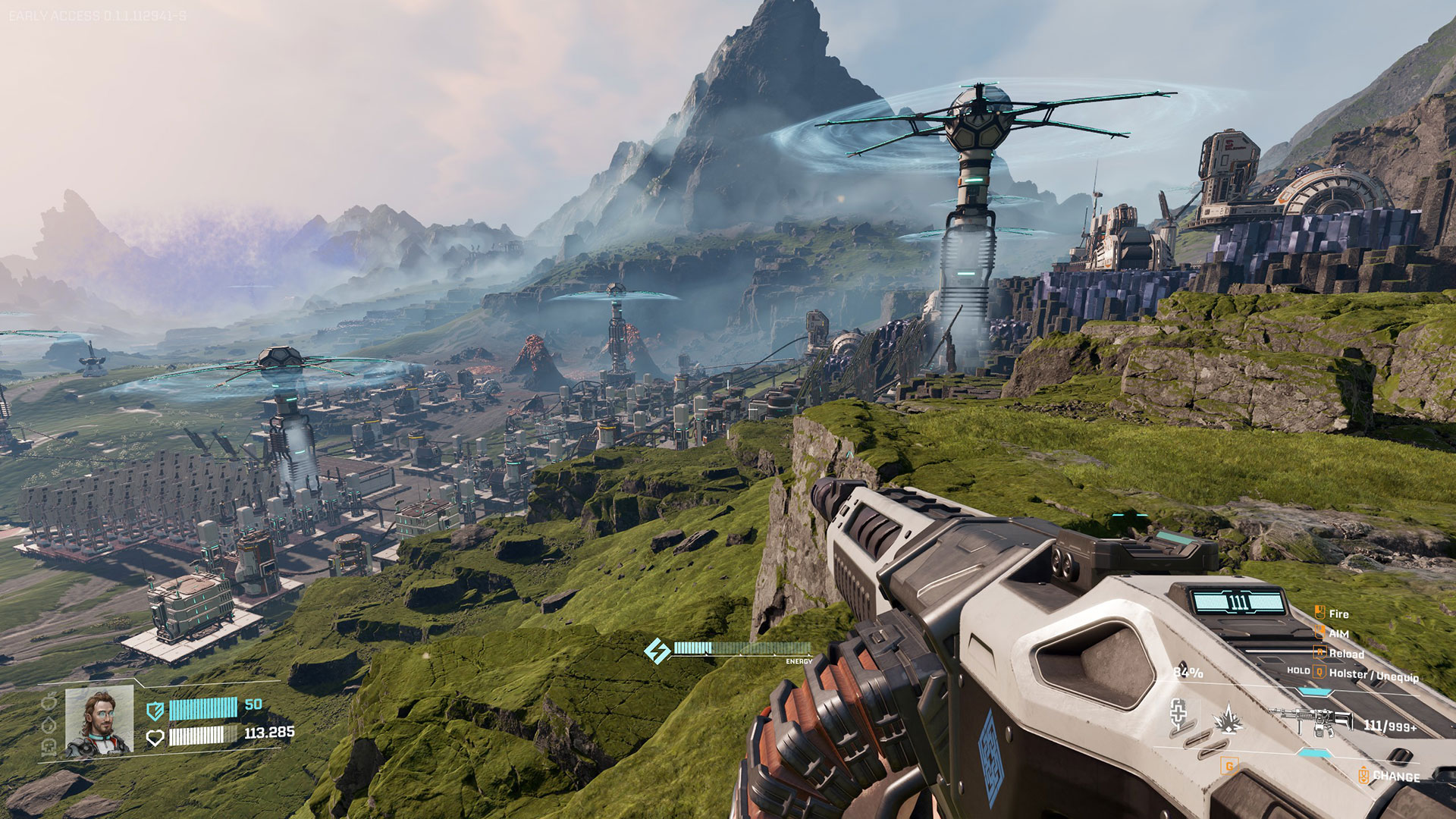Select the grenade explosion icon
Image resolution: width=1456 pixels, height=819 pixels.
1227,718
